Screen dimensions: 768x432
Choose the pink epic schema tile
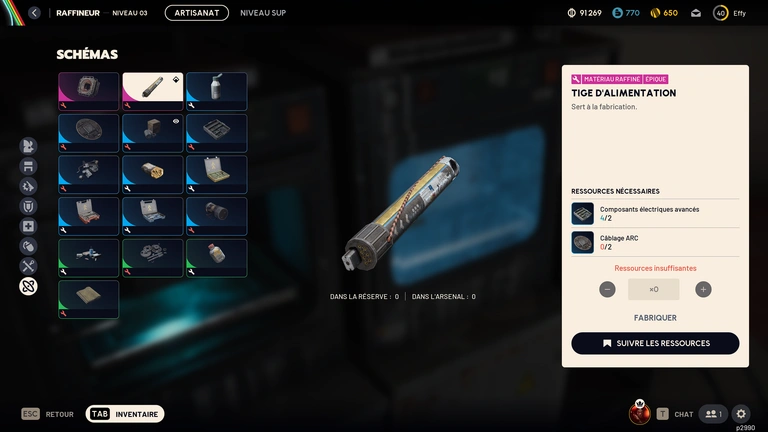[x=88, y=90]
